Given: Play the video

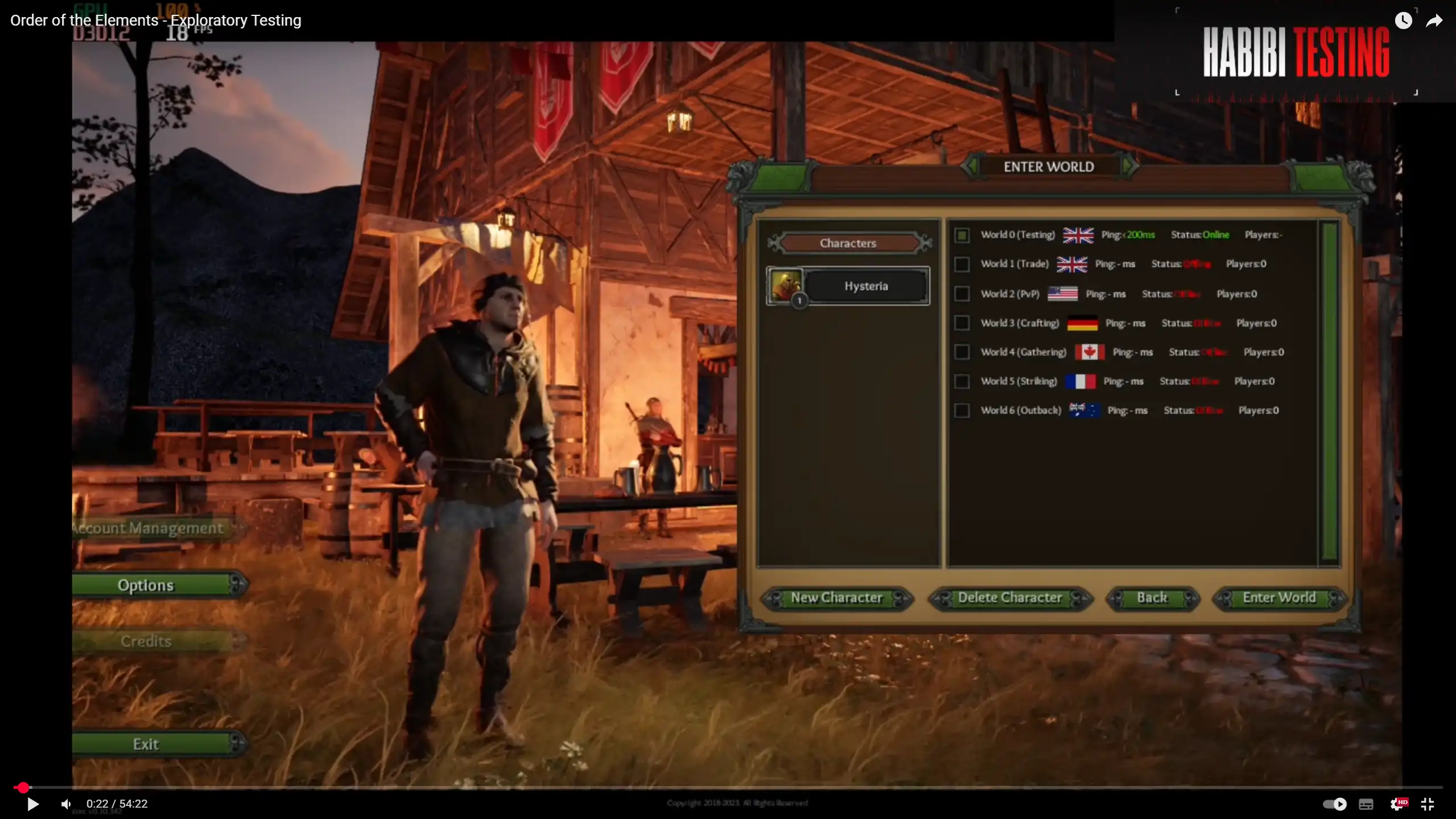Looking at the screenshot, I should pyautogui.click(x=33, y=804).
